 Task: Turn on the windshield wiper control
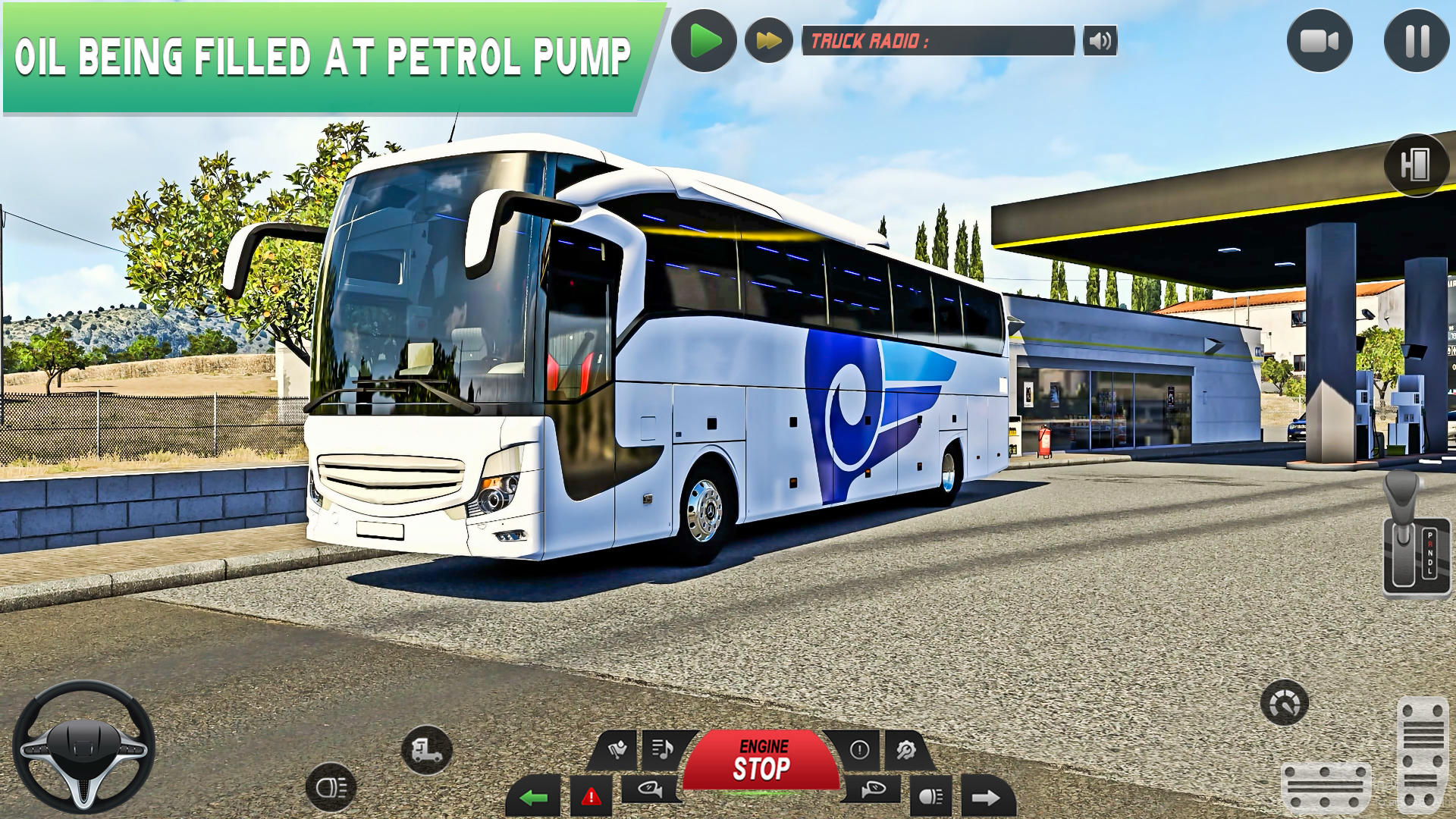617,750
